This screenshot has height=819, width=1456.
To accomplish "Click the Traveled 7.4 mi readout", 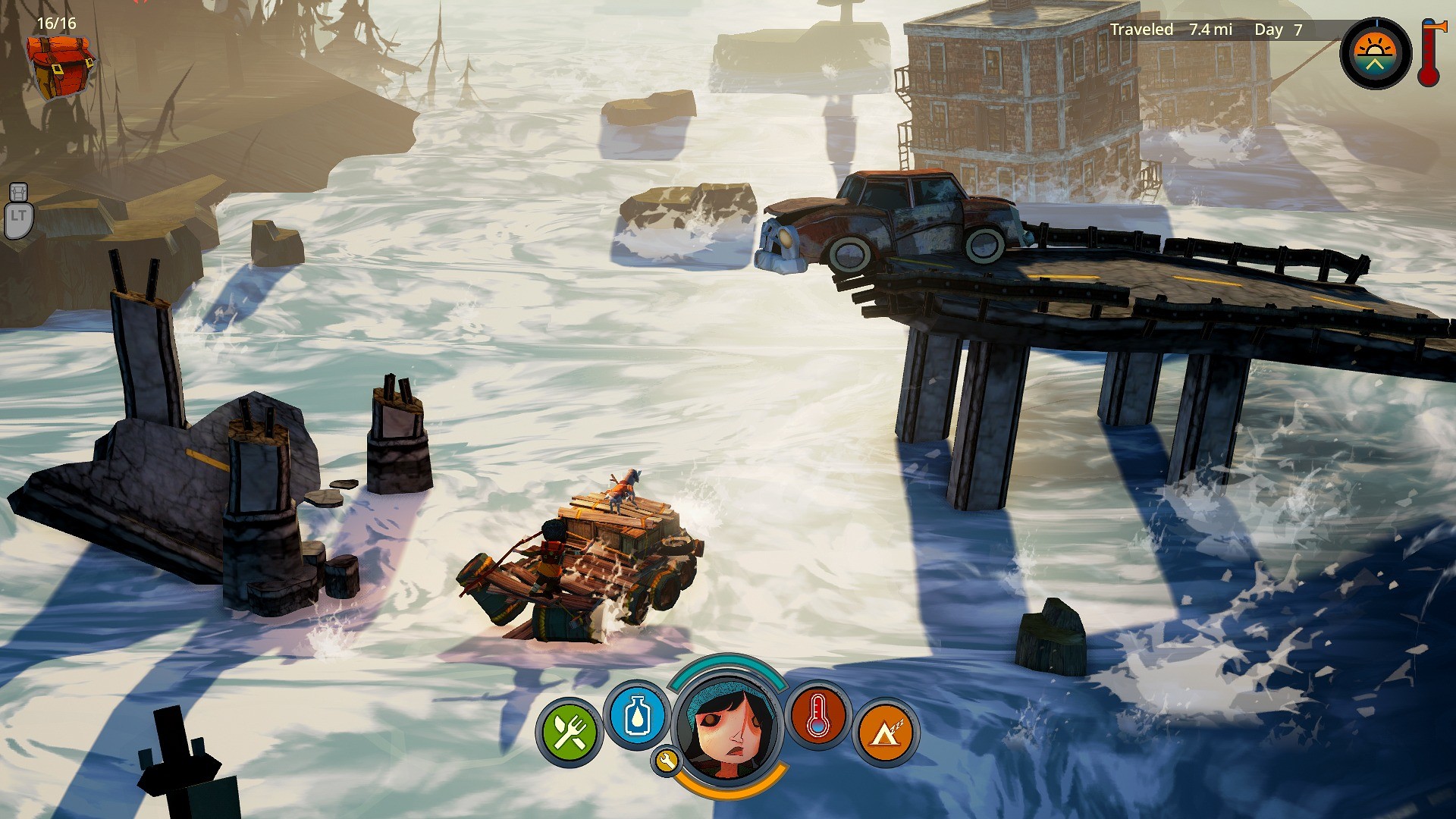I will [1170, 30].
